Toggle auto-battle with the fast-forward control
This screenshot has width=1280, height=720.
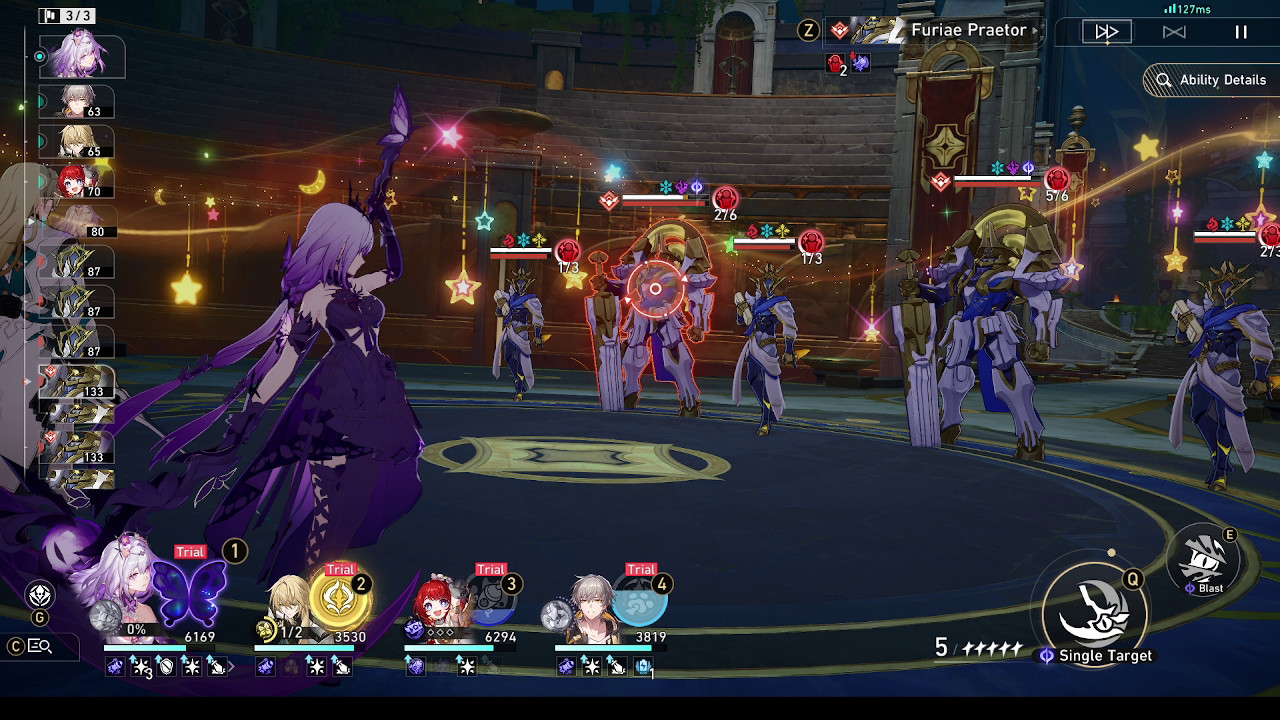(x=1106, y=31)
